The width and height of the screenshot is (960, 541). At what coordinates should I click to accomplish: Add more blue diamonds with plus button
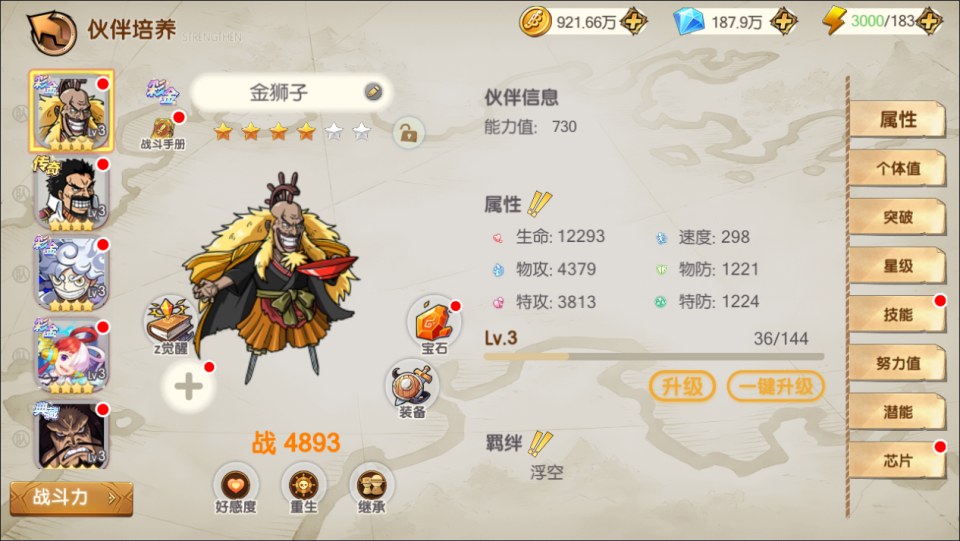(x=784, y=22)
